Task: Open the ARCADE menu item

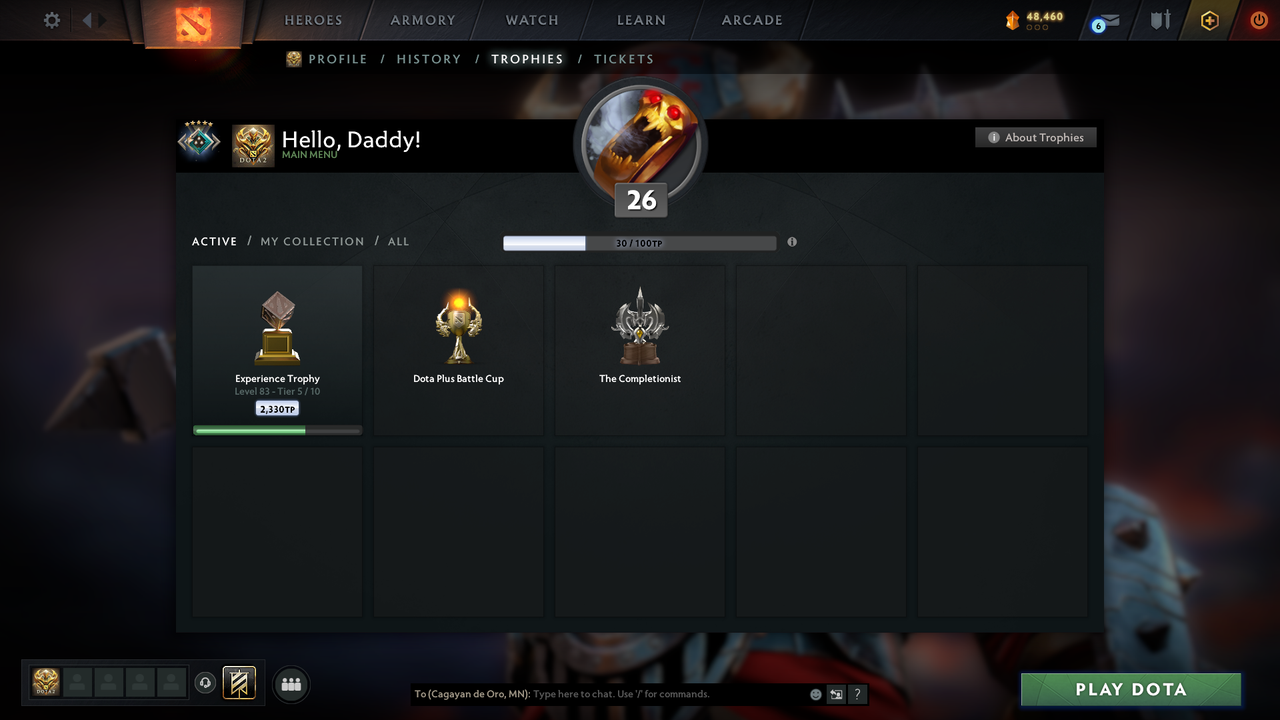Action: pos(751,20)
